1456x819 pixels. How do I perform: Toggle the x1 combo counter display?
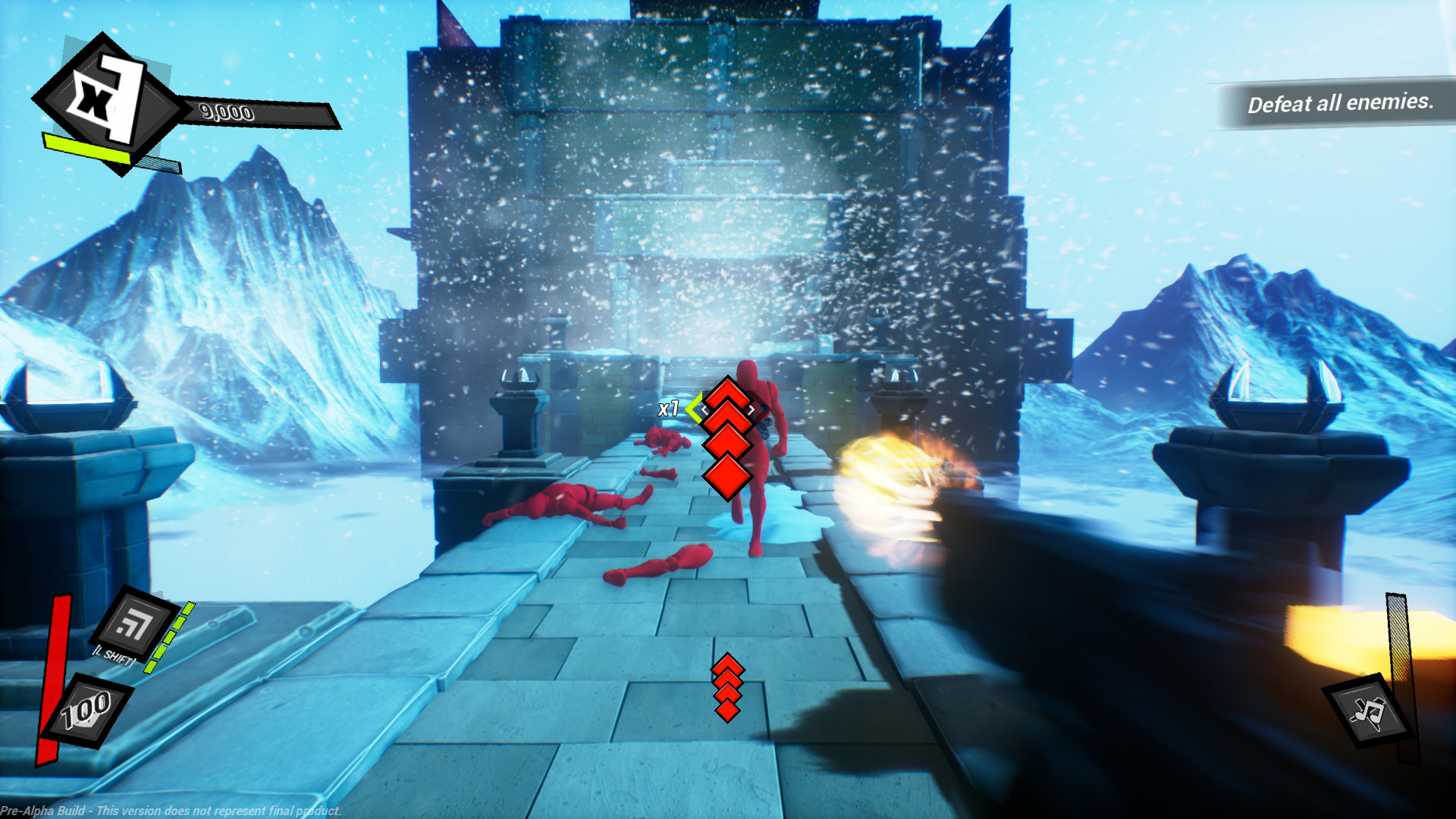670,409
